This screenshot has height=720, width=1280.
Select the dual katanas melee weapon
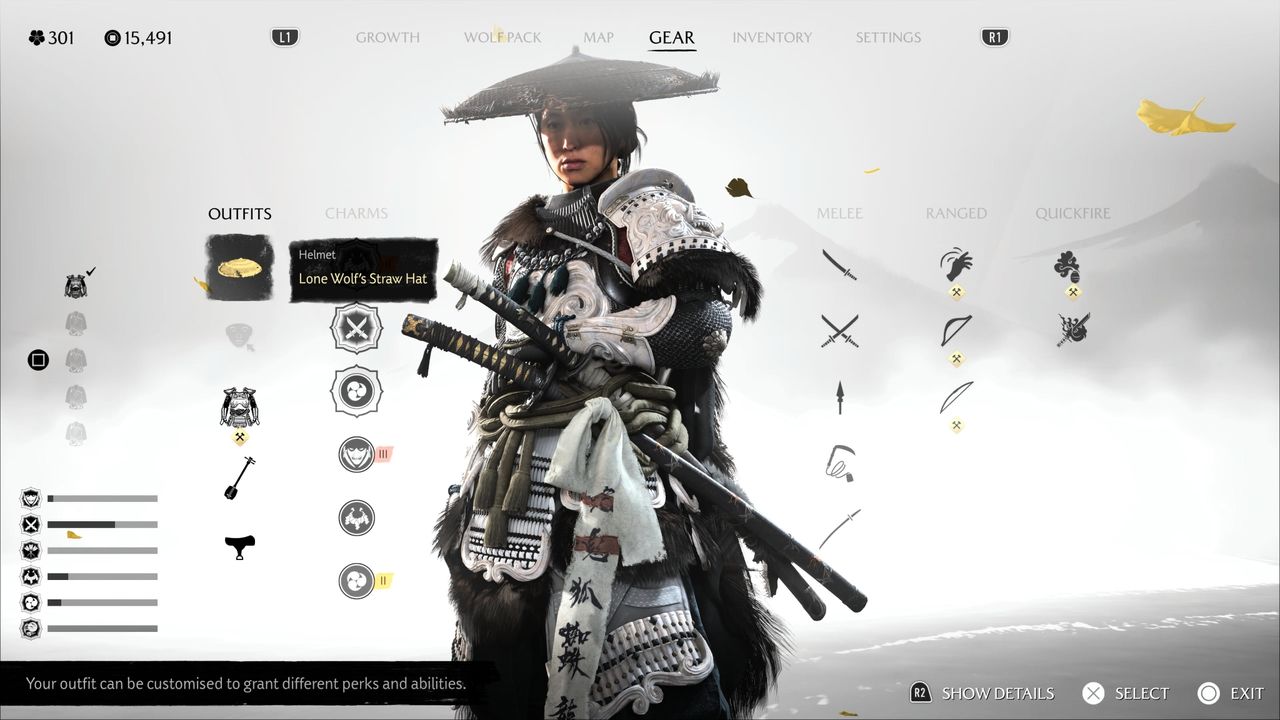839,330
